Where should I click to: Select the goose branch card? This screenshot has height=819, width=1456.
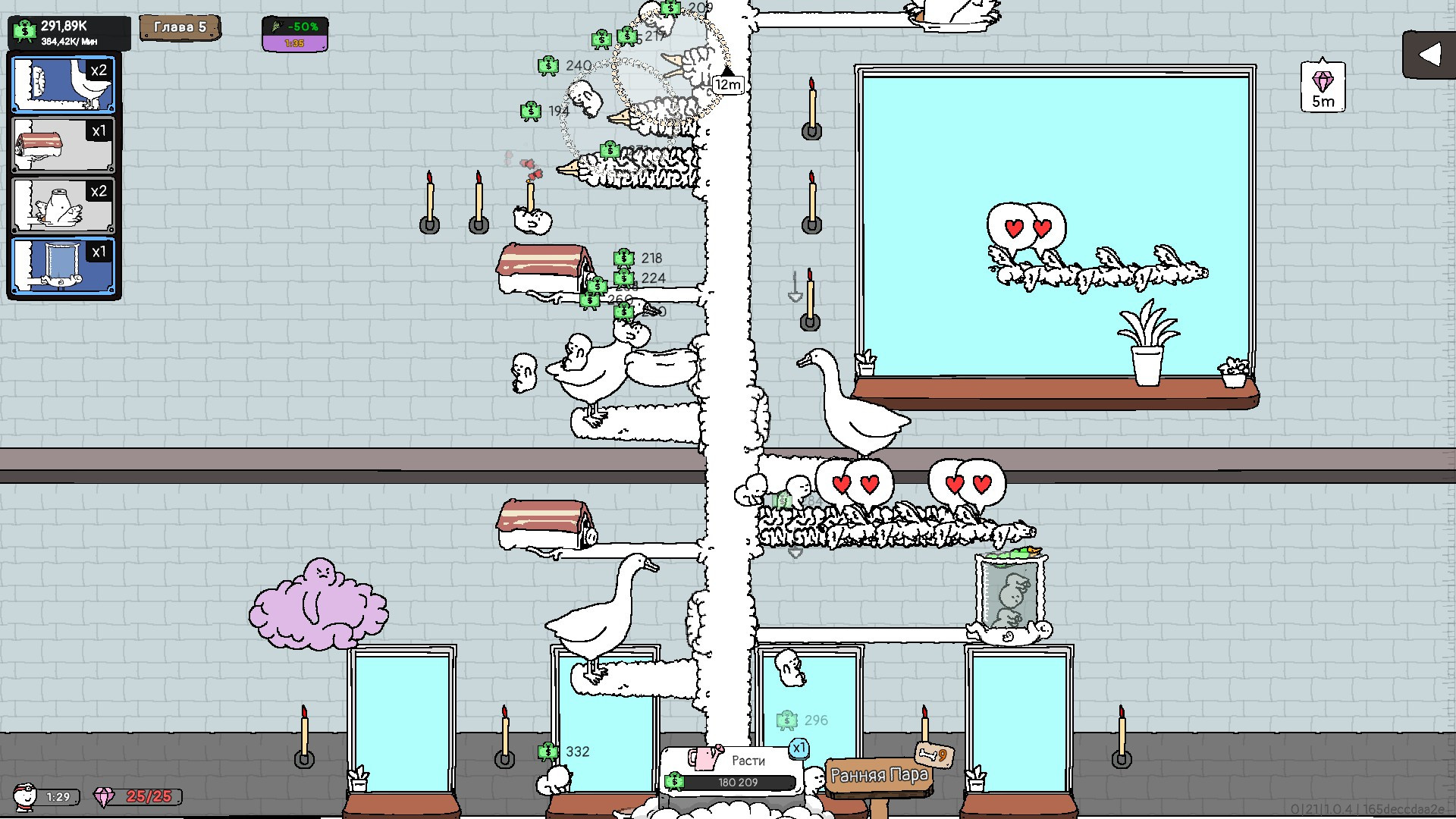[64, 84]
